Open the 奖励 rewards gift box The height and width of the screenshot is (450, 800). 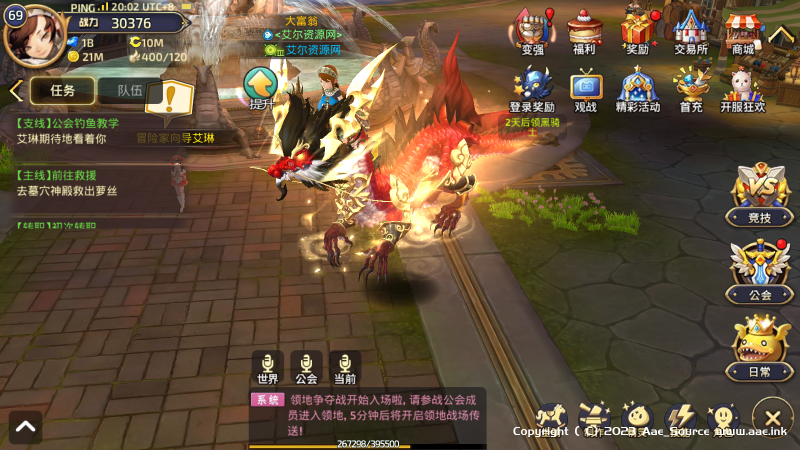point(637,32)
